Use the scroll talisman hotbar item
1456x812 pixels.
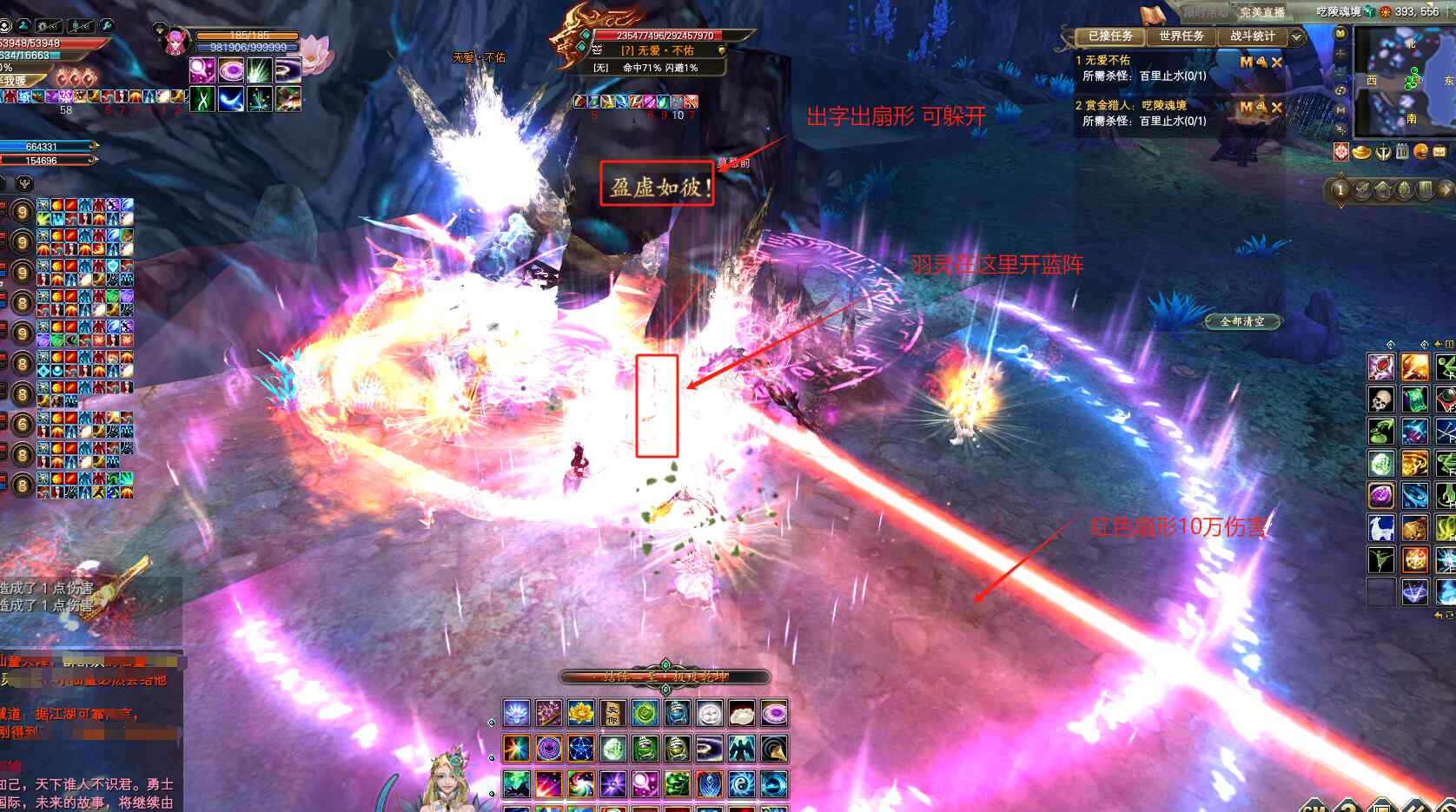pyautogui.click(x=612, y=714)
